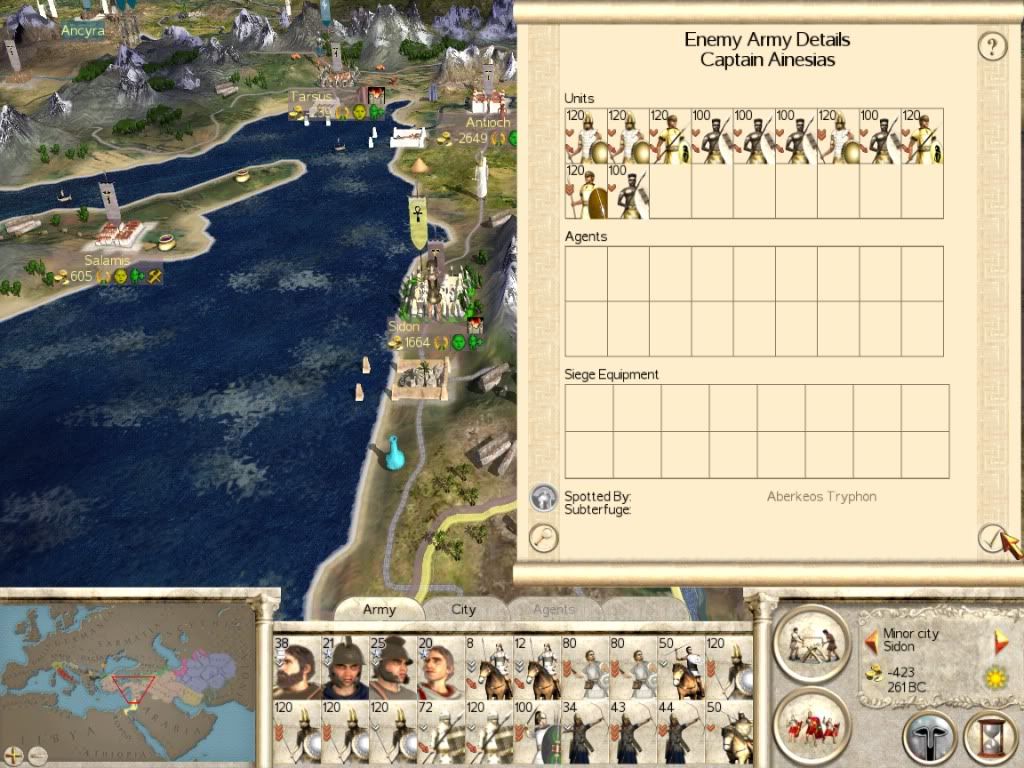Open the recruitment panel with red soldiers
This screenshot has height=768, width=1024.
(x=810, y=724)
